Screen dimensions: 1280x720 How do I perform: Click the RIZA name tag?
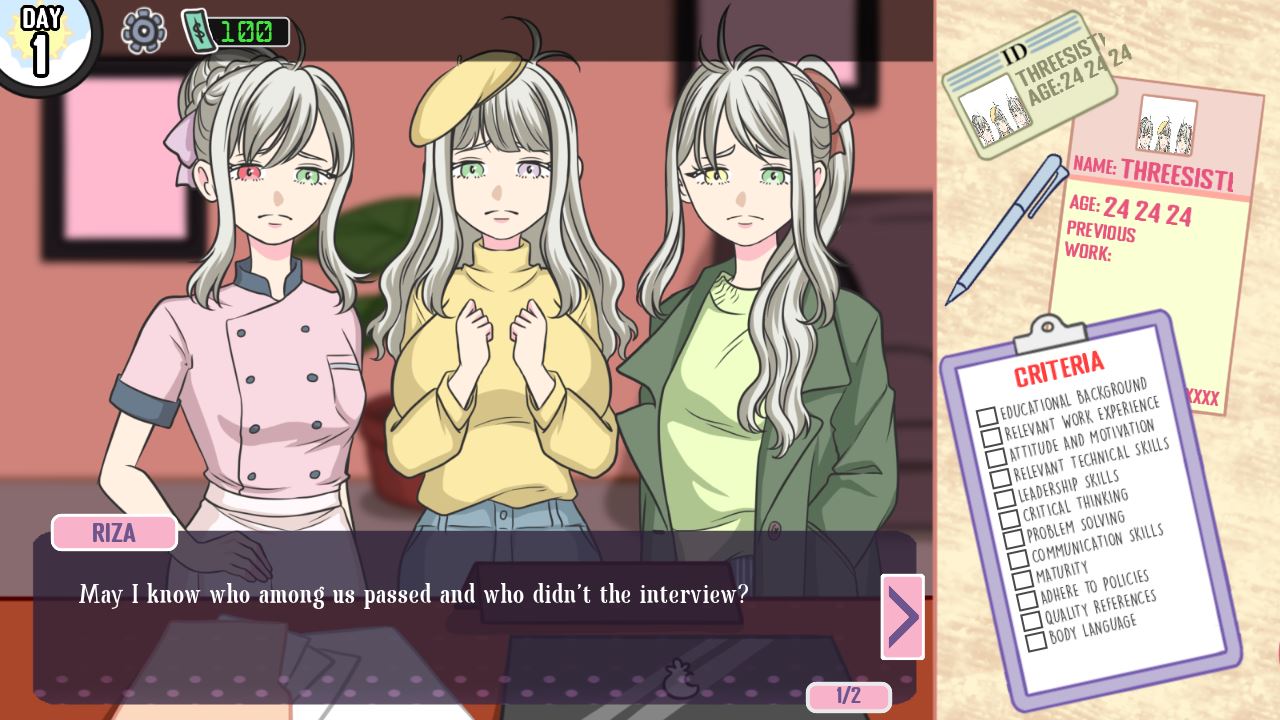pyautogui.click(x=113, y=533)
